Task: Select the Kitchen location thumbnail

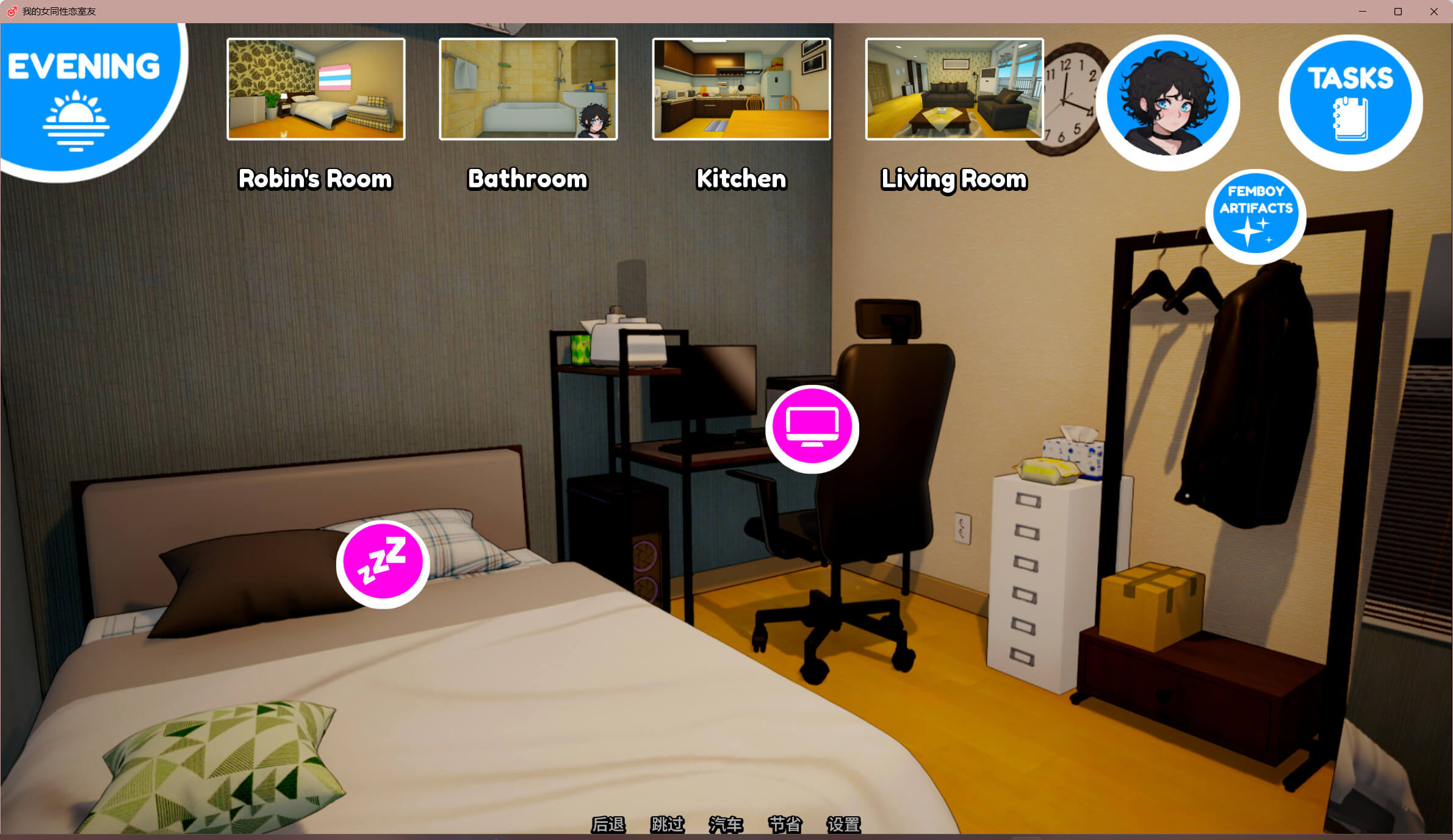Action: click(x=741, y=89)
